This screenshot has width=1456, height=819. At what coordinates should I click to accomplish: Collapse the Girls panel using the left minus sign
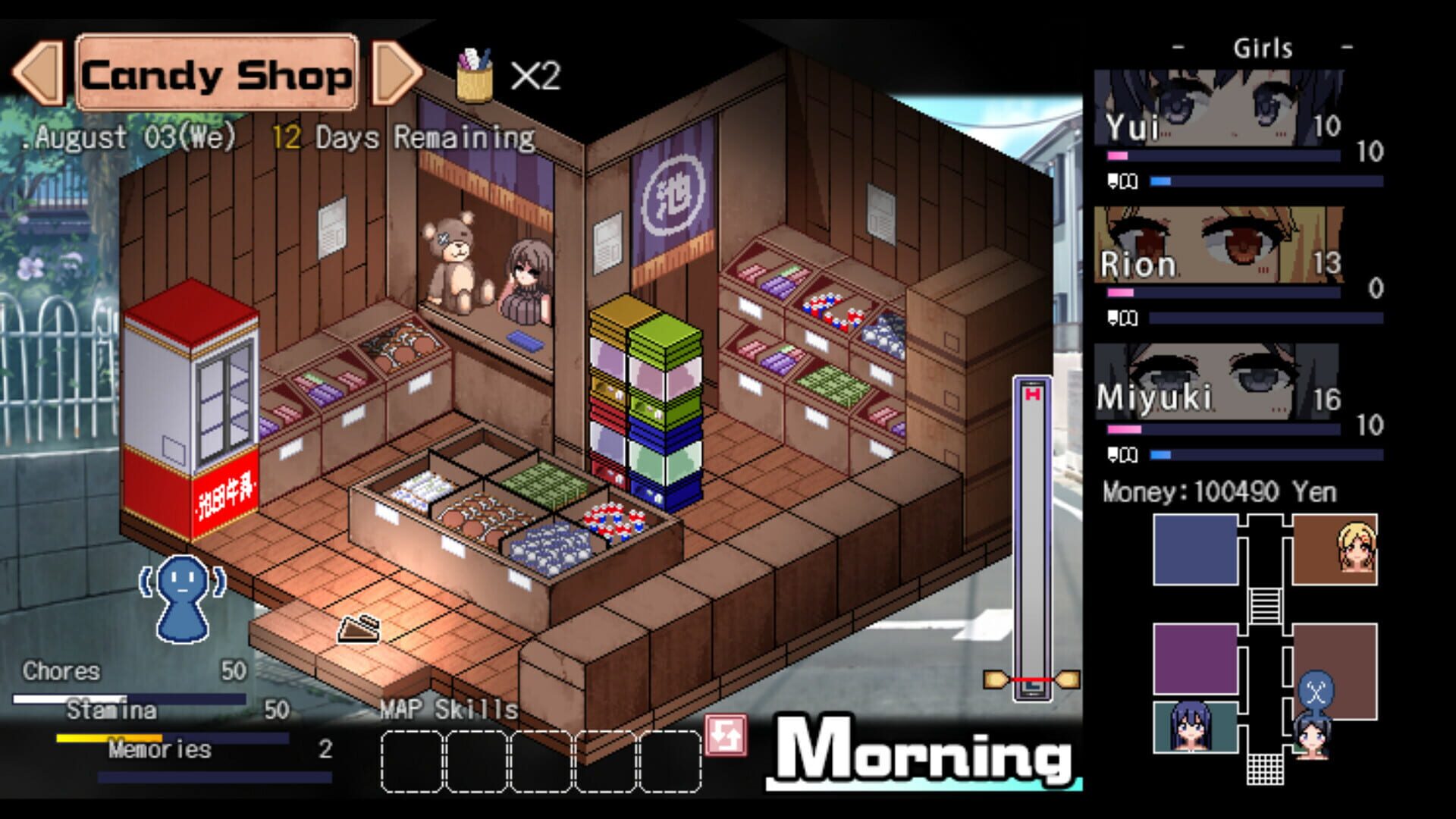click(1178, 48)
